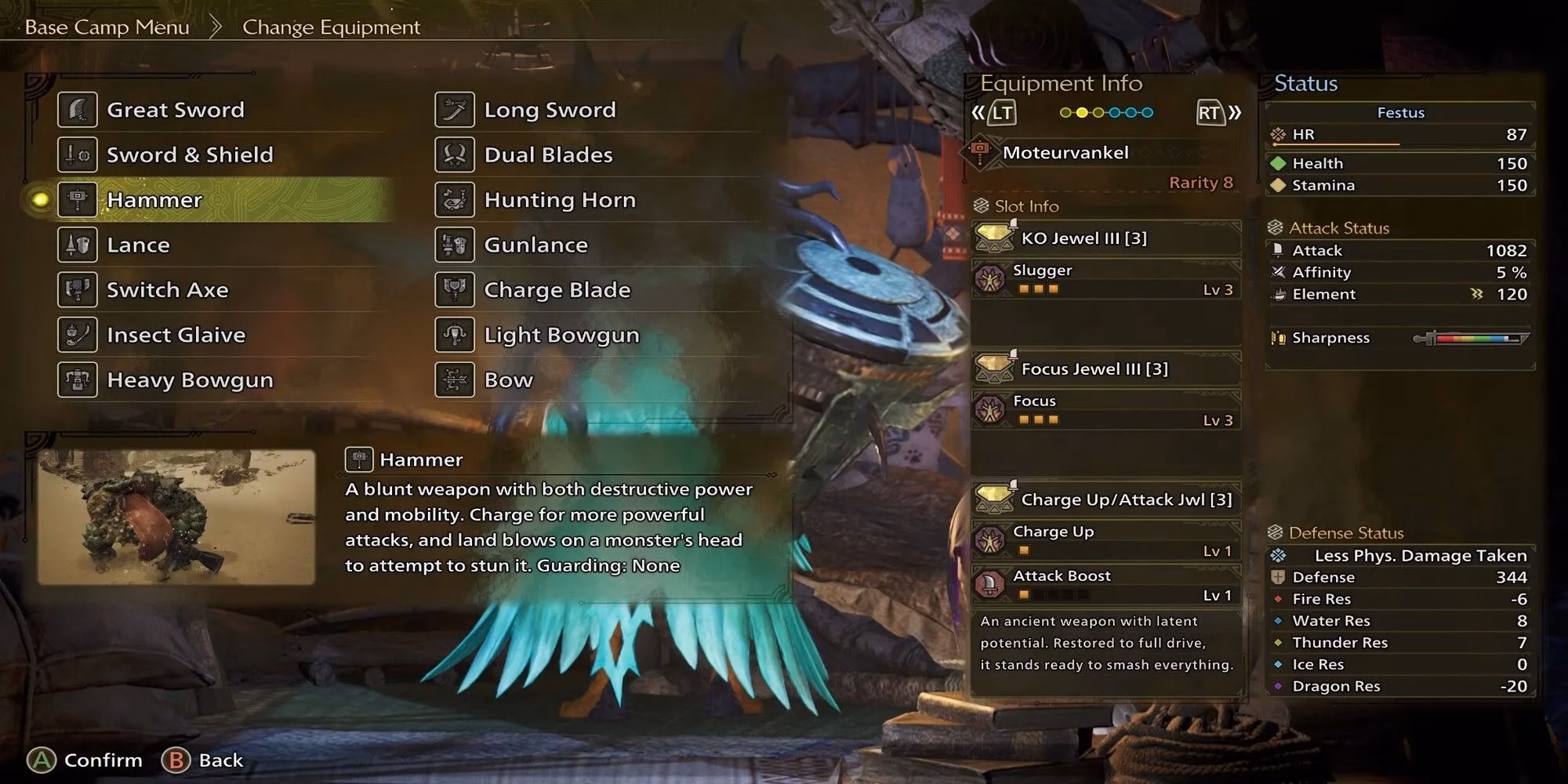The image size is (1568, 784).
Task: Click the Attack Boost skill icon
Action: pyautogui.click(x=990, y=583)
